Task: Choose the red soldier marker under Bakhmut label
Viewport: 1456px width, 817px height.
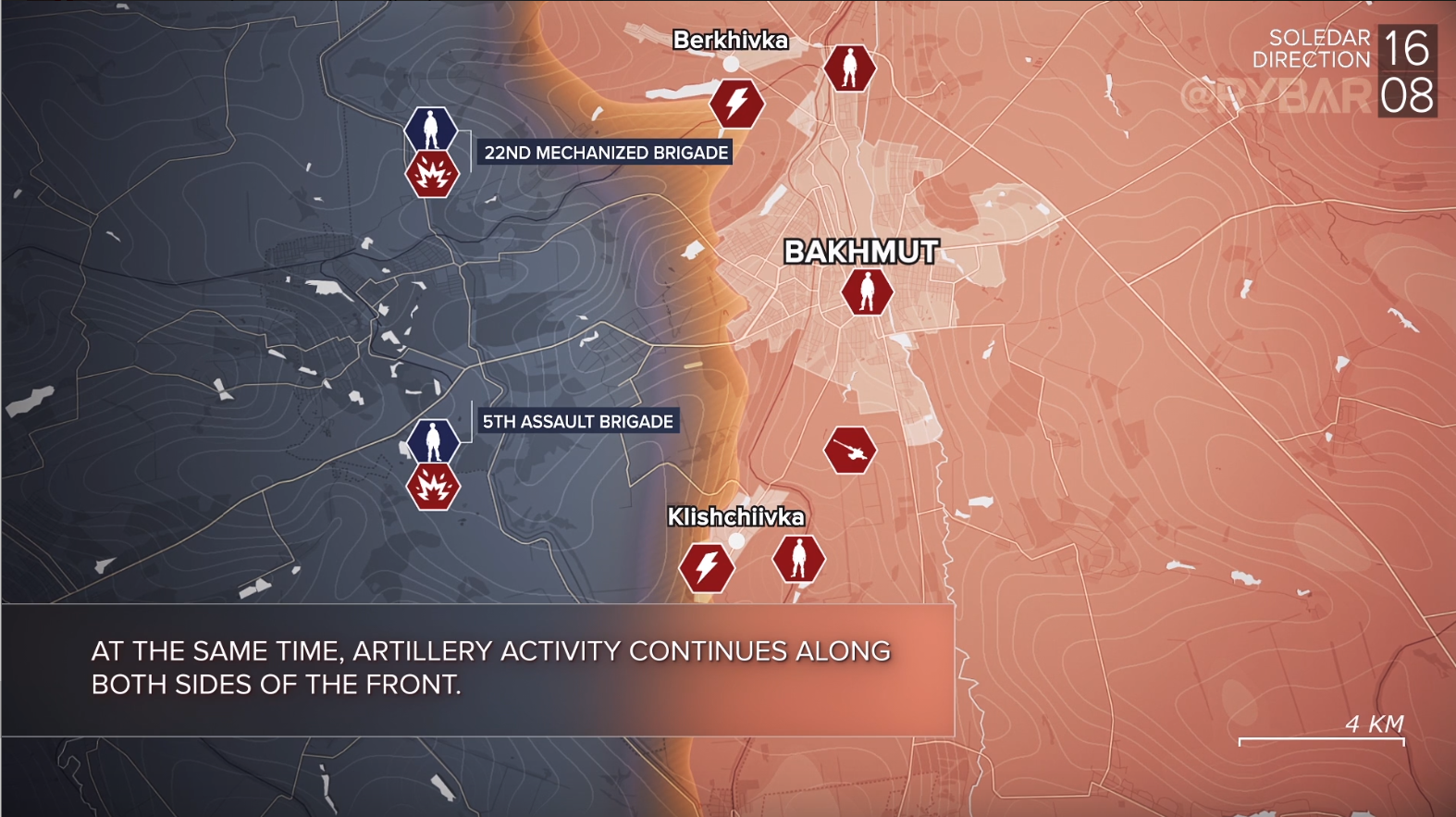Action: 867,291
